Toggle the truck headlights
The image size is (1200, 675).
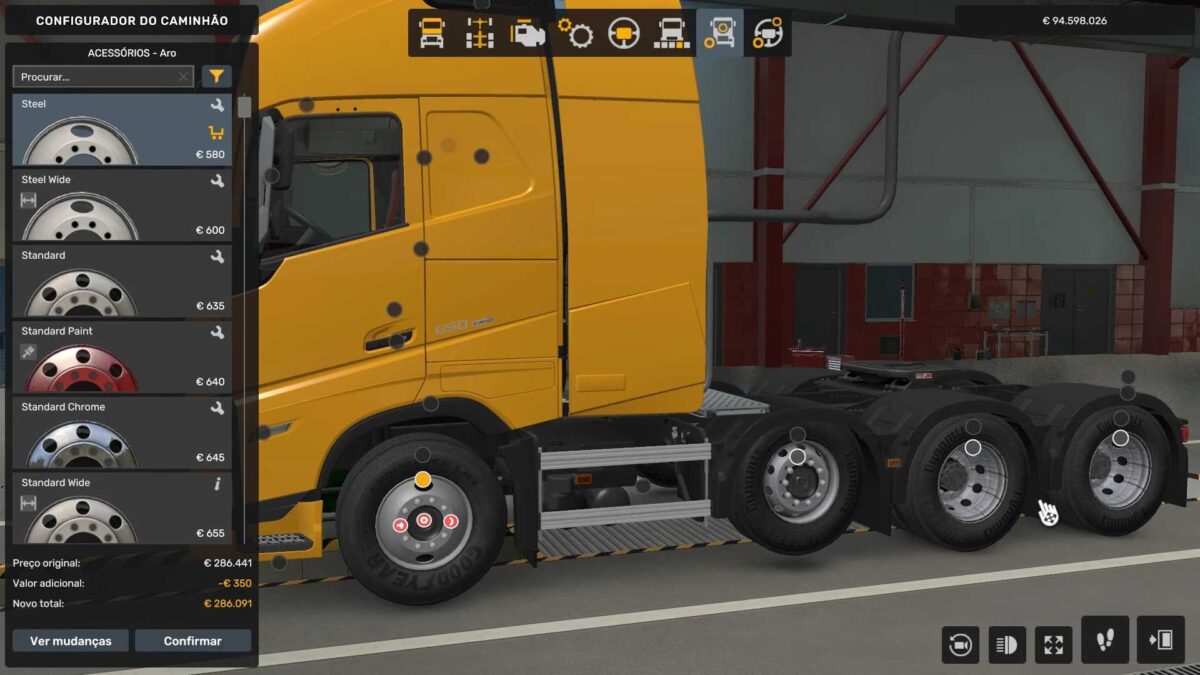(x=1007, y=645)
